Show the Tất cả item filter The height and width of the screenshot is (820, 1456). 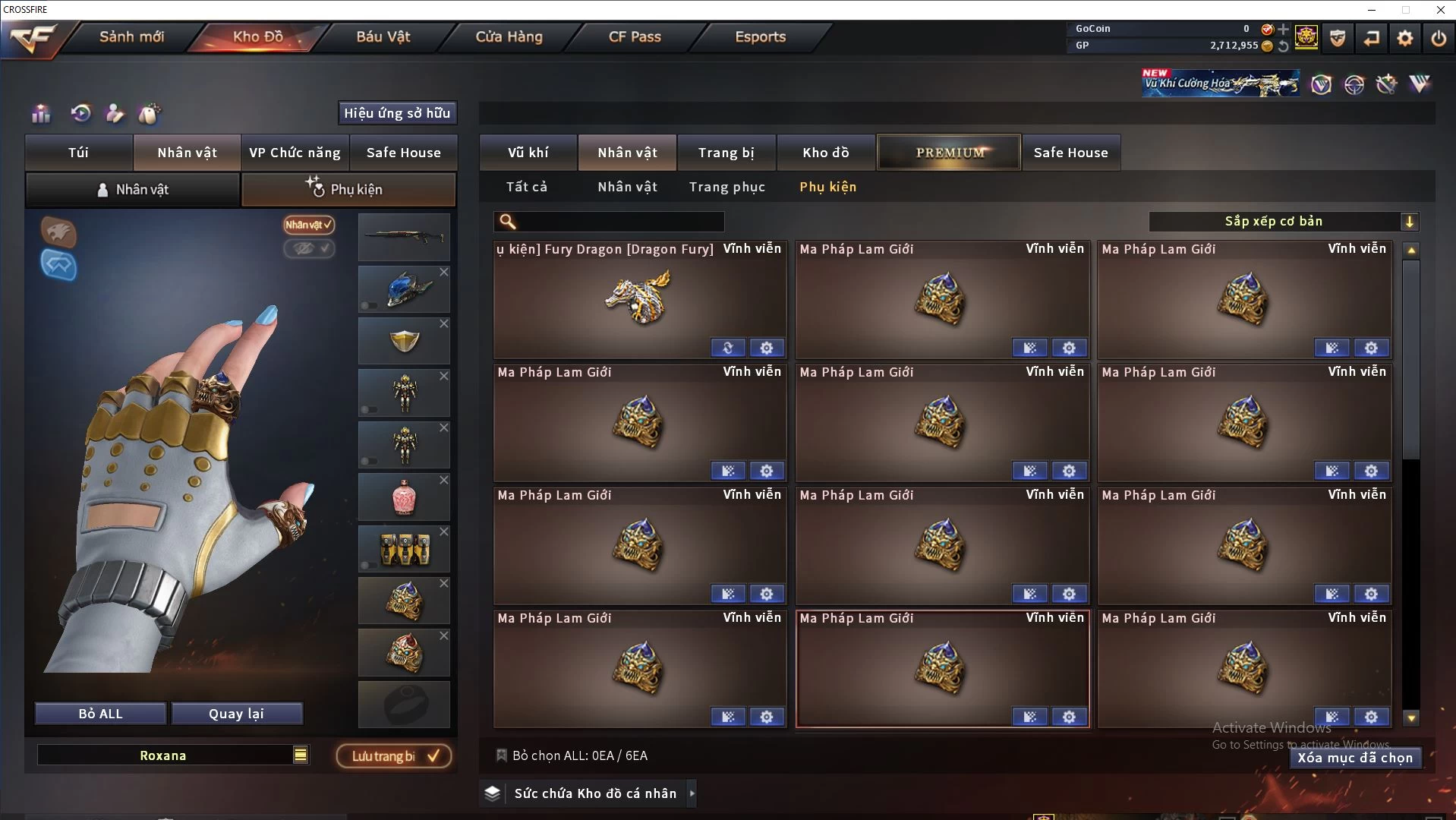(x=526, y=187)
